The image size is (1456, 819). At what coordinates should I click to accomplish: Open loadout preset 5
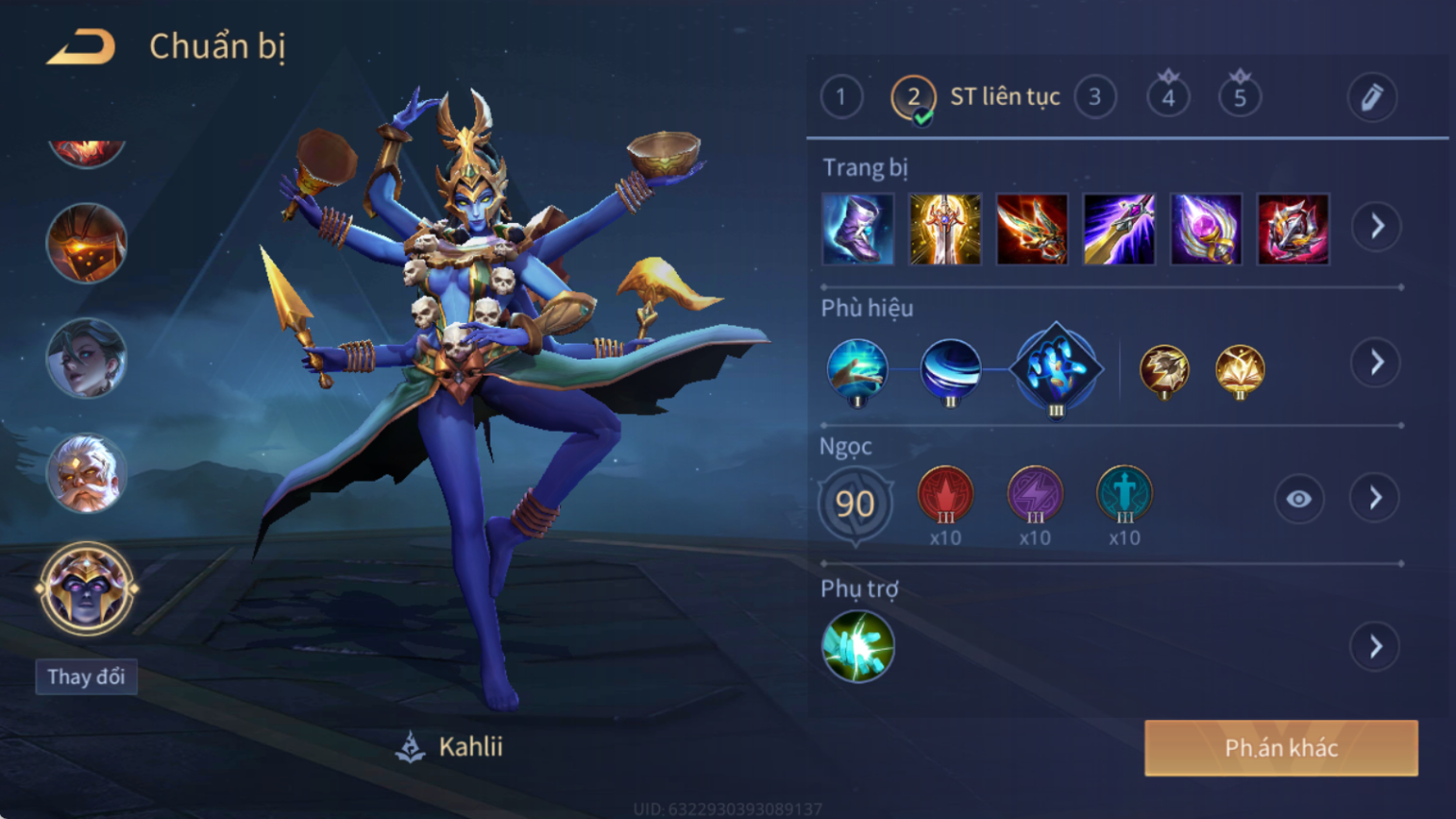click(1240, 97)
